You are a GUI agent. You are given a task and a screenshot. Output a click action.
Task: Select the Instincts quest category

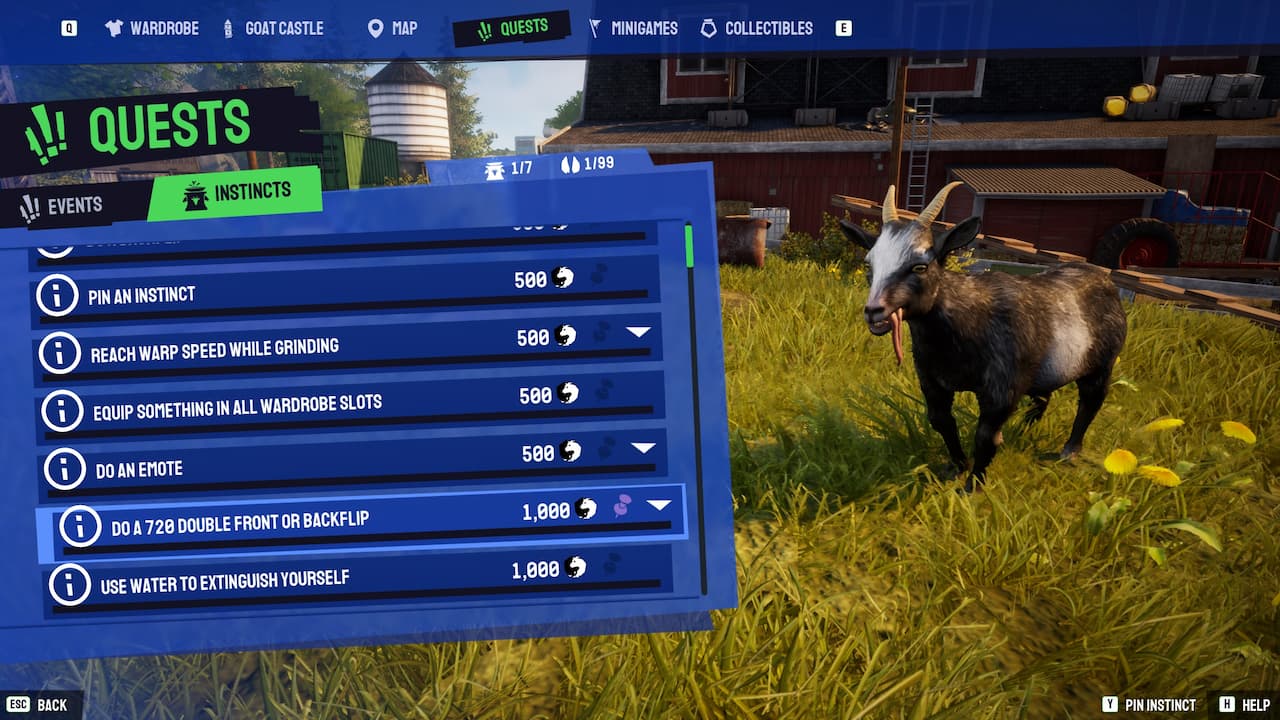point(237,192)
